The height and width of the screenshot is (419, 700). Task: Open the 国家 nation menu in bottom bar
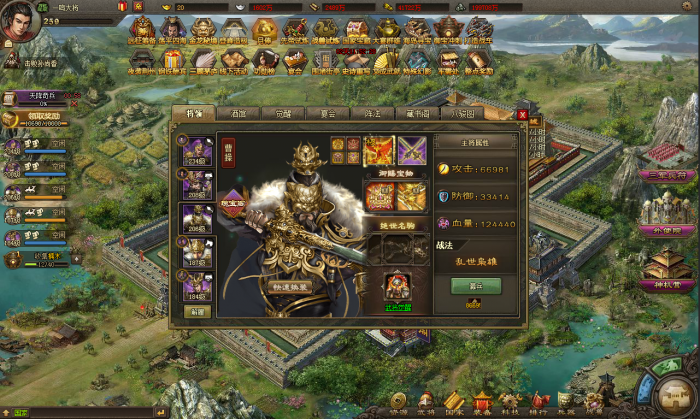(x=452, y=403)
